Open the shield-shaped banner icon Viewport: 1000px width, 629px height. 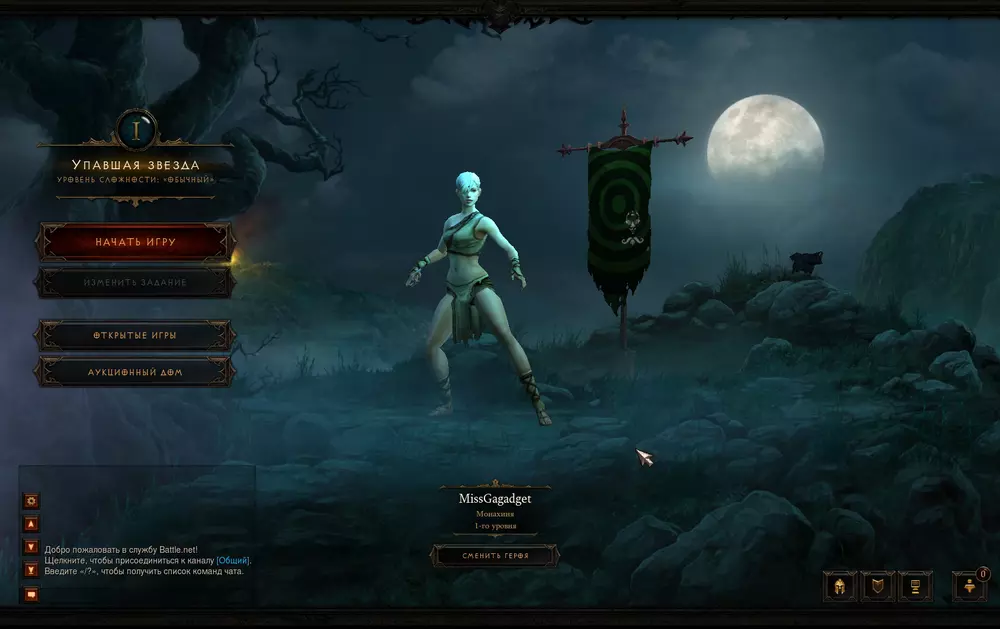click(x=877, y=586)
